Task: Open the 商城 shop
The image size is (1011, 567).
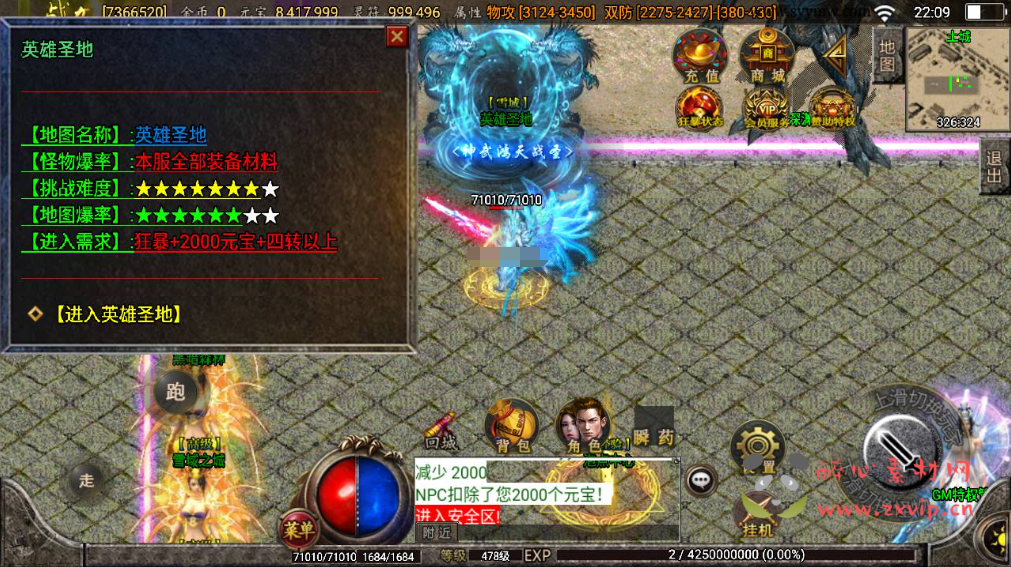Action: [x=767, y=56]
